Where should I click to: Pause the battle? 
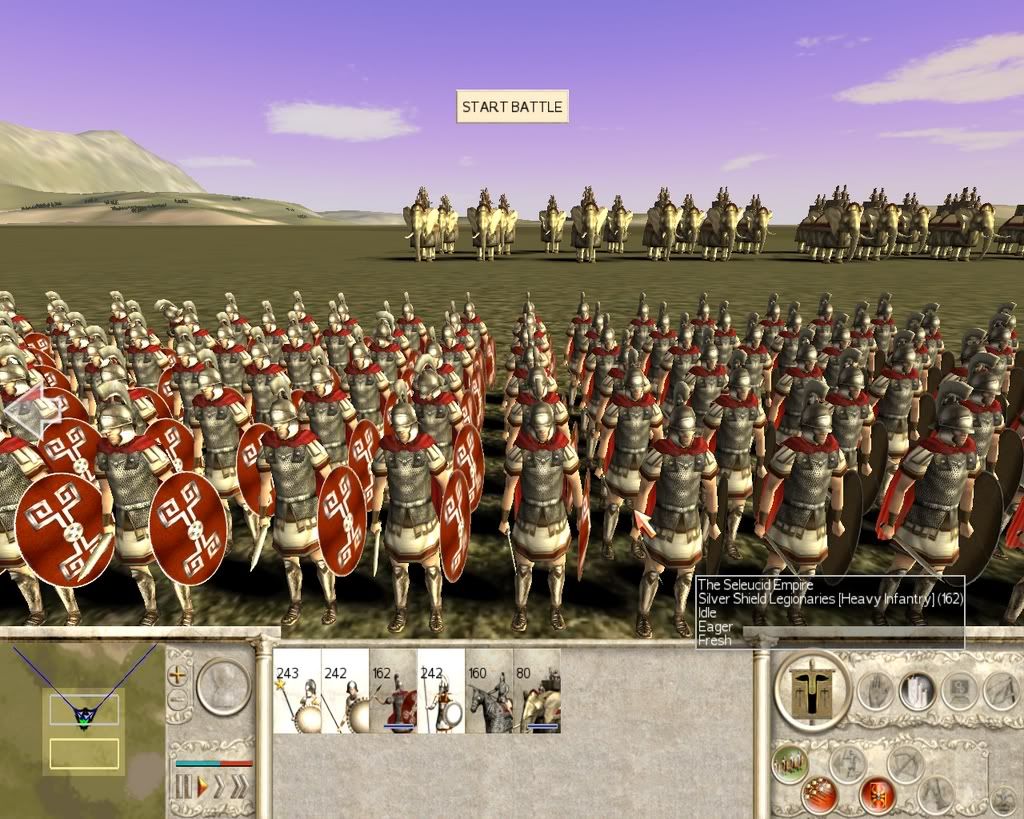183,787
